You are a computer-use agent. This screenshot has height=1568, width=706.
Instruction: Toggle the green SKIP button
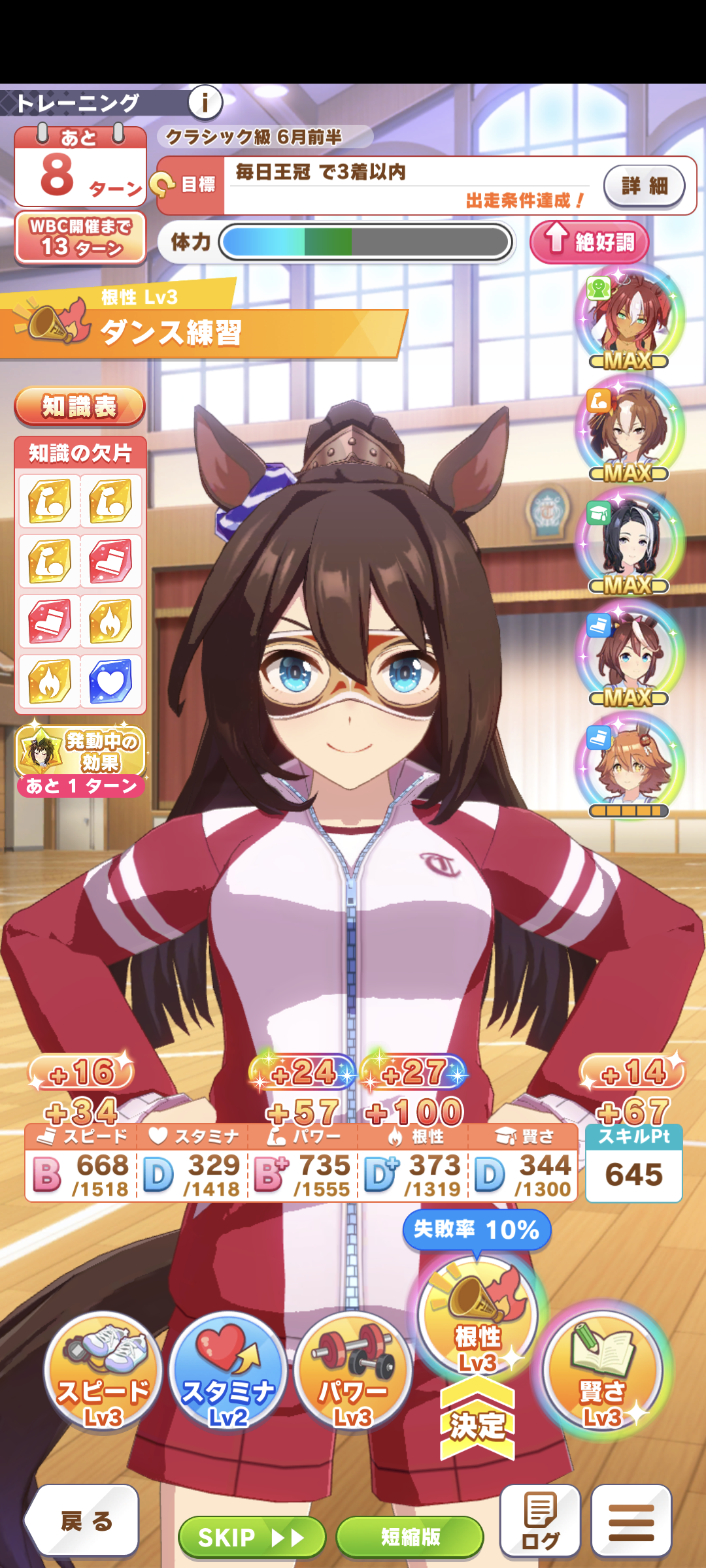tap(252, 1537)
